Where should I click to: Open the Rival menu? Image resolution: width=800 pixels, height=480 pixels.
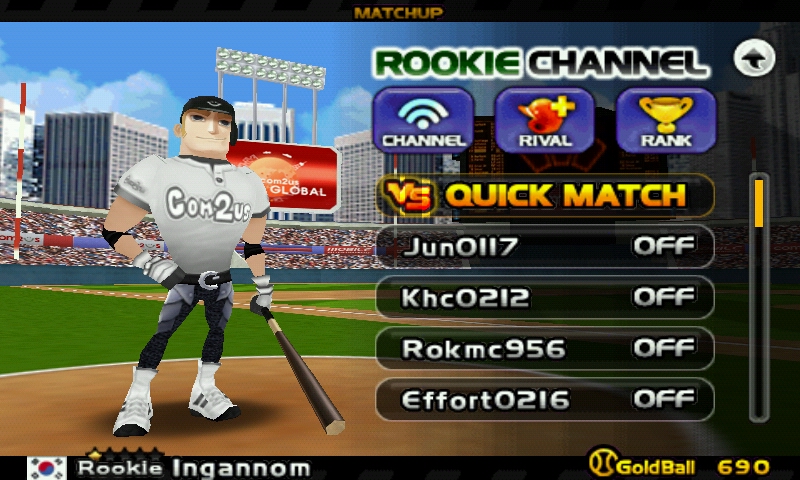coord(544,120)
